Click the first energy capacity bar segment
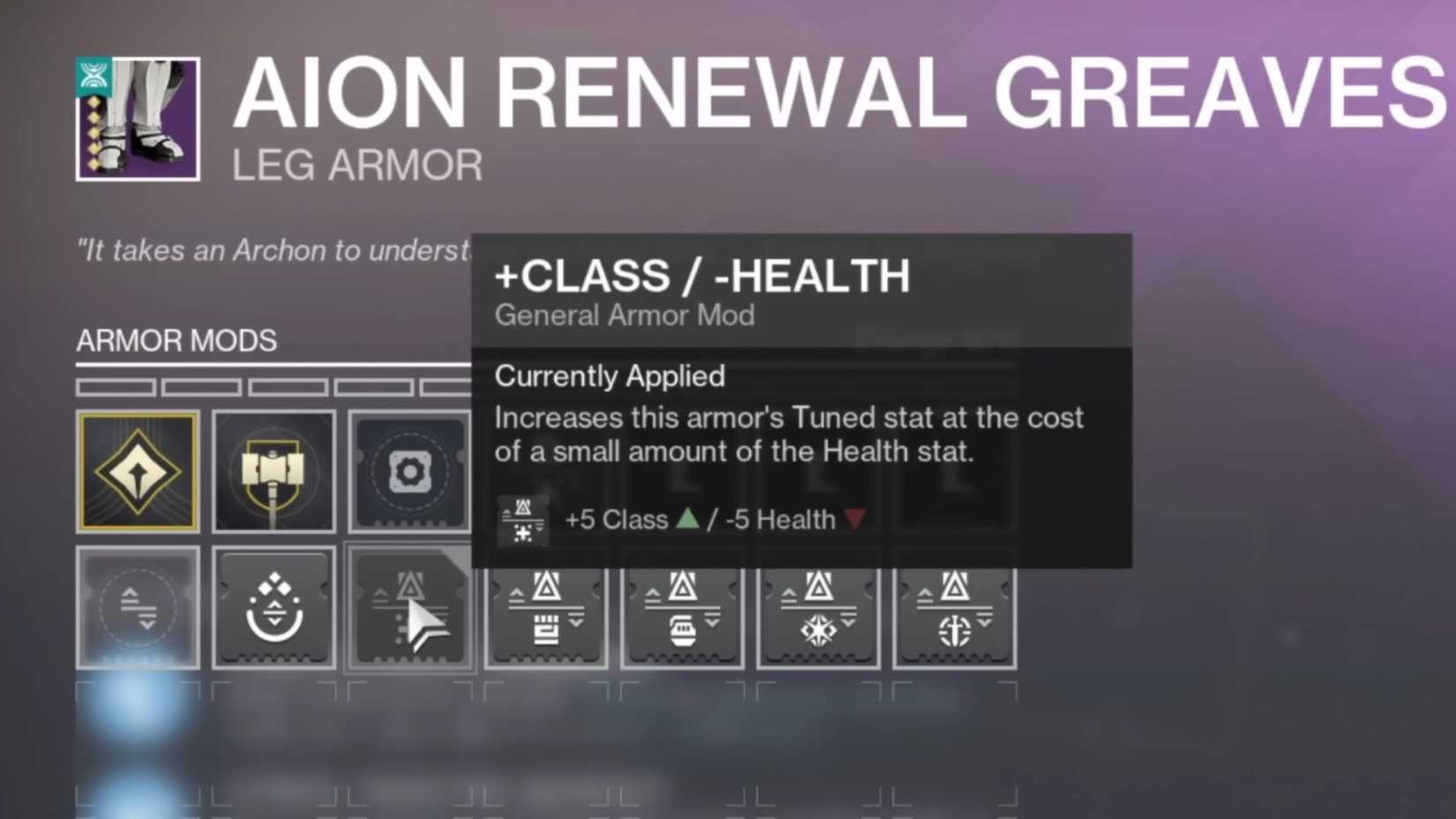 (x=116, y=387)
